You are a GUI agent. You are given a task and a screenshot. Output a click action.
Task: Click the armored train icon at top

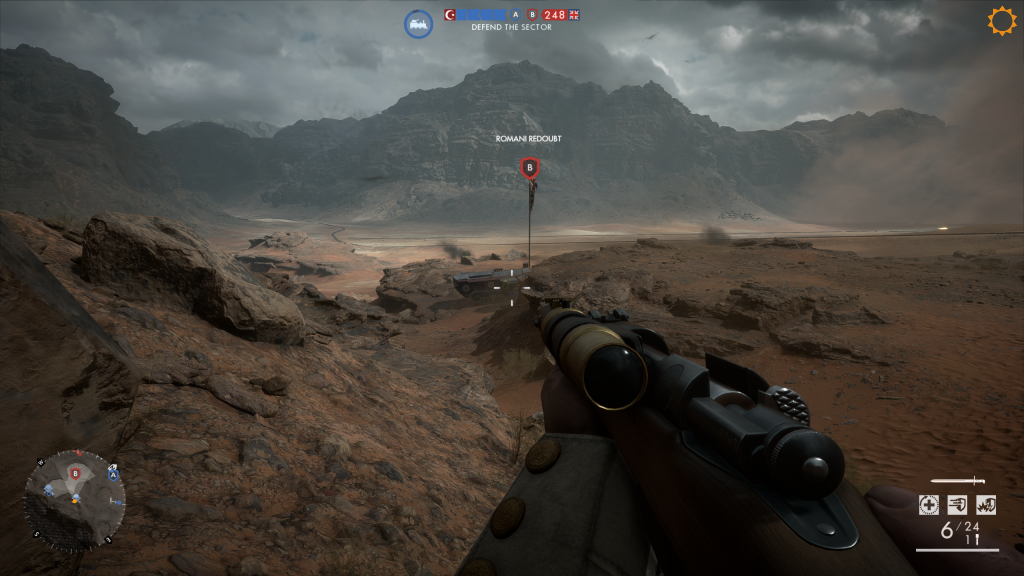click(418, 24)
